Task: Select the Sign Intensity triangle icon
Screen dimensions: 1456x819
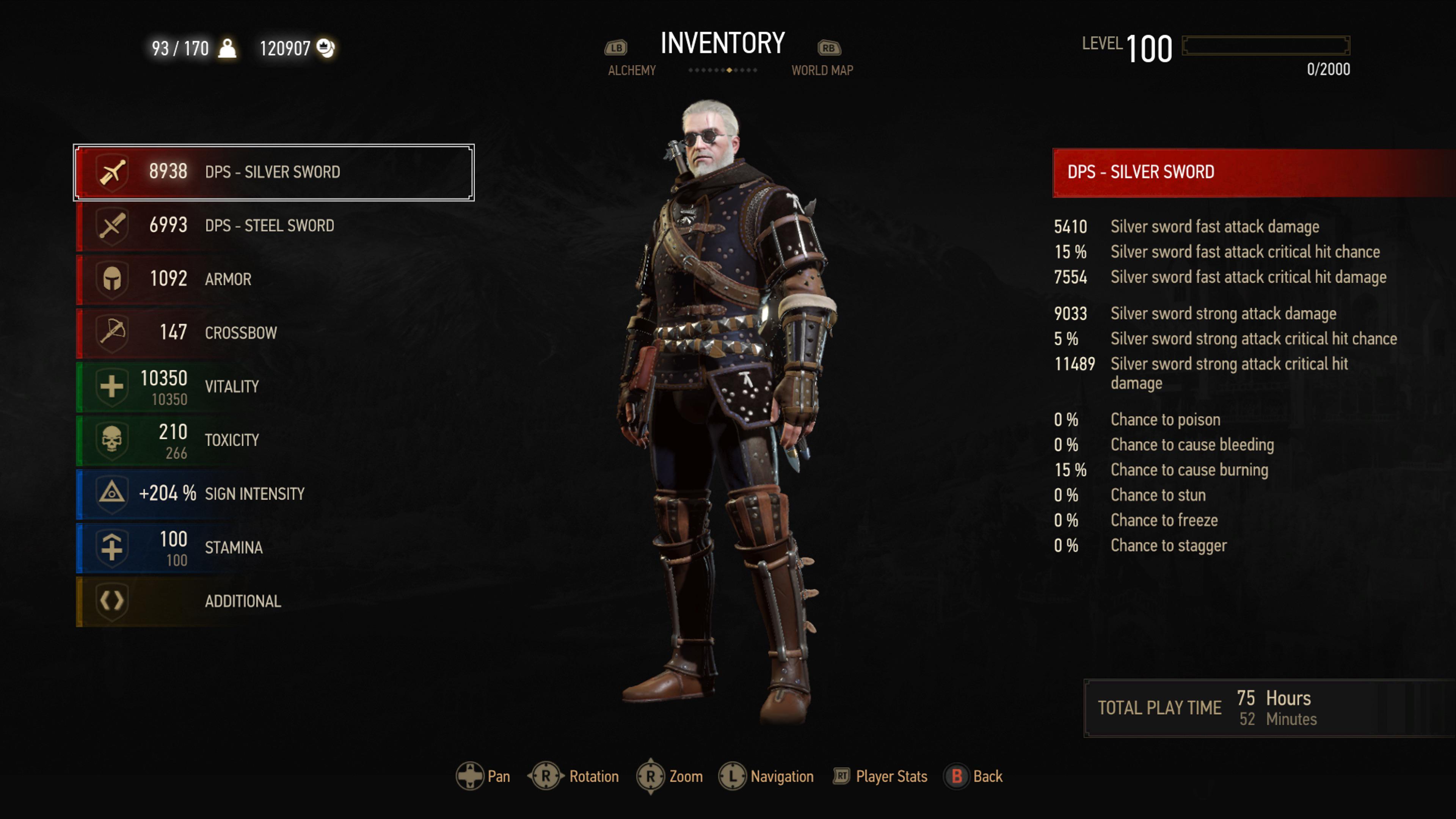Action: tap(111, 493)
